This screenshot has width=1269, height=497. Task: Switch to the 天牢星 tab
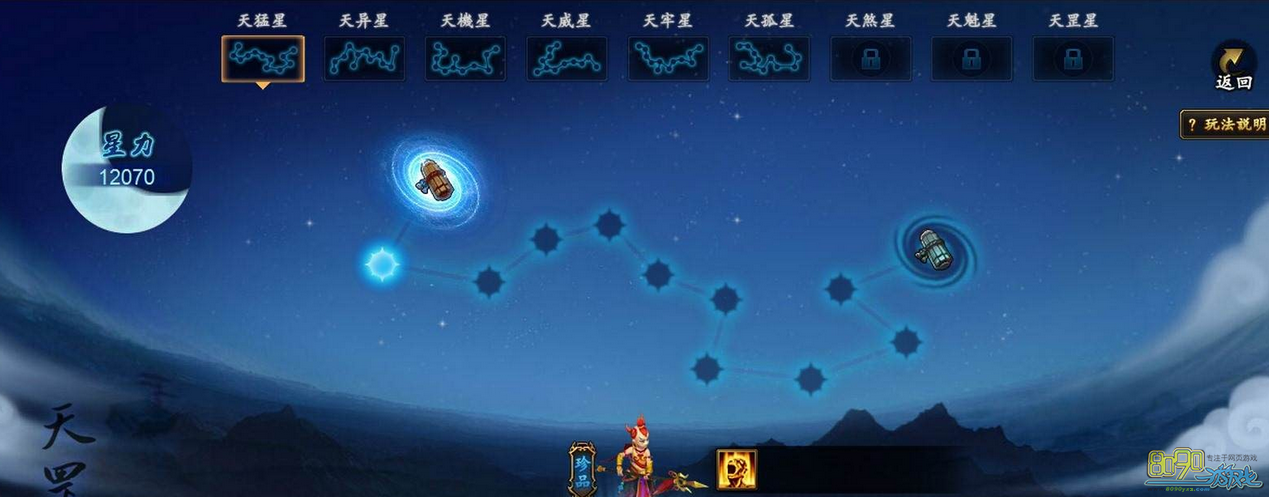tap(668, 59)
